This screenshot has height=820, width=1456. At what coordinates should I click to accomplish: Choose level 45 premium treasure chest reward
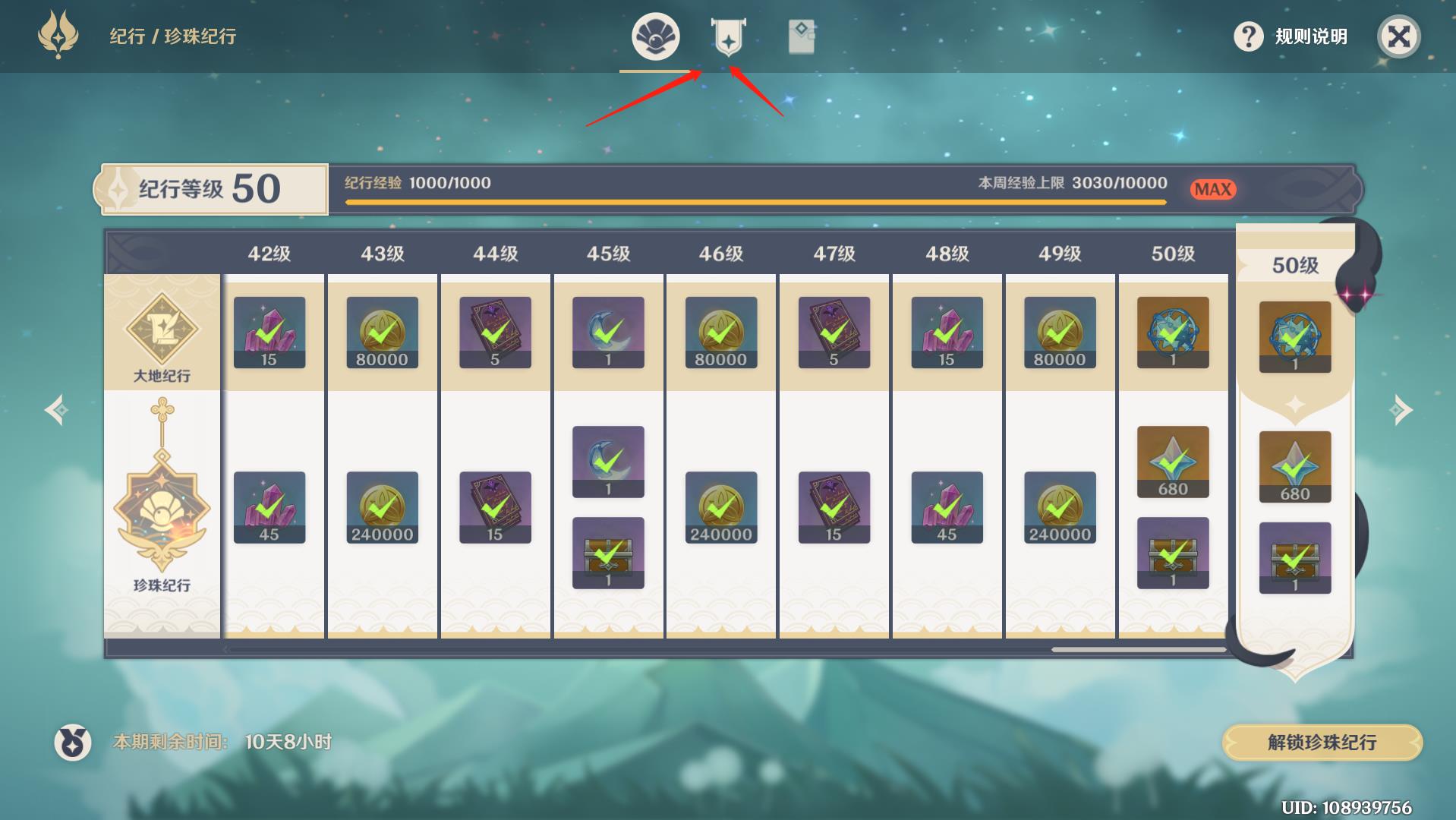click(x=608, y=553)
